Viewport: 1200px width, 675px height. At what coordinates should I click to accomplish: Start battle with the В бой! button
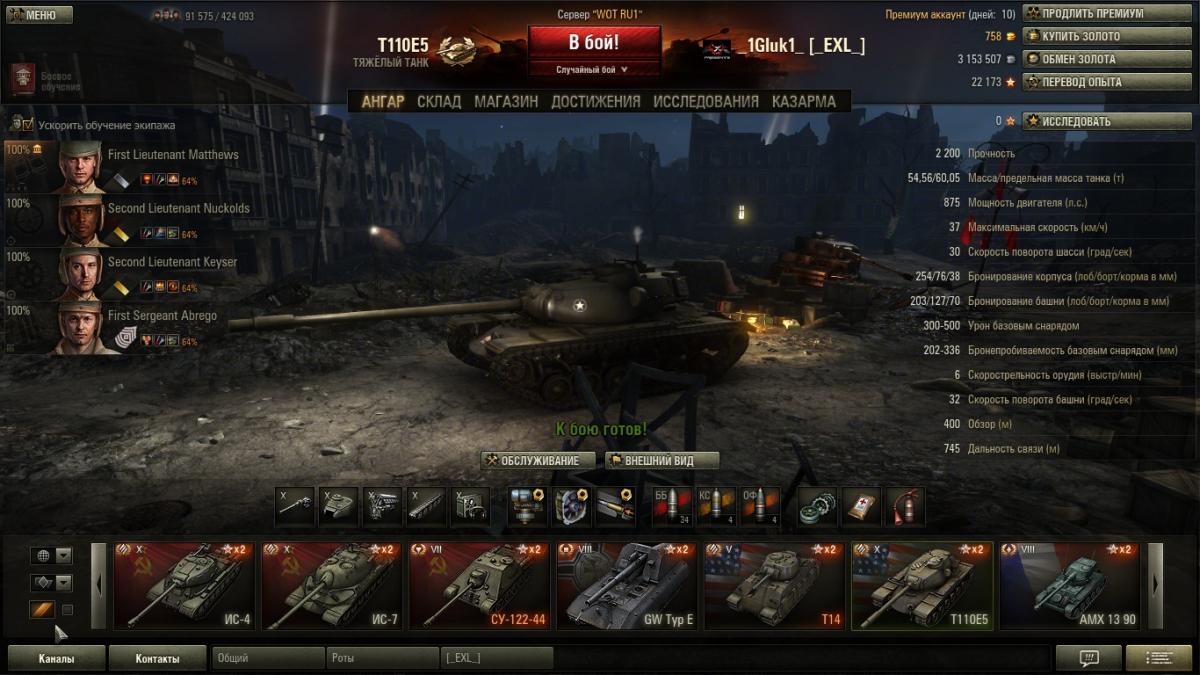click(x=594, y=43)
